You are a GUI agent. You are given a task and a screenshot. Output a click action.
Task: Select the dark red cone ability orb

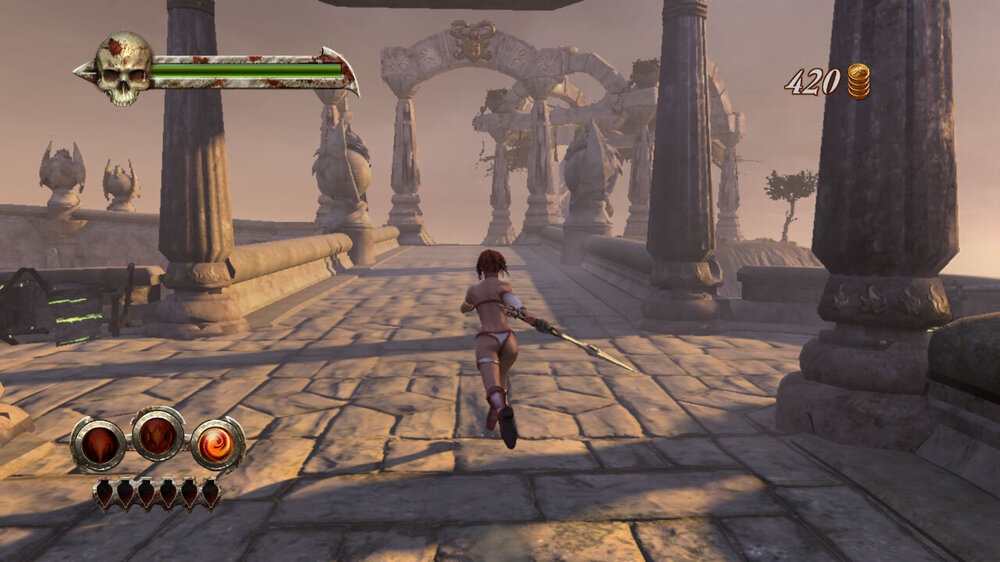coord(98,445)
